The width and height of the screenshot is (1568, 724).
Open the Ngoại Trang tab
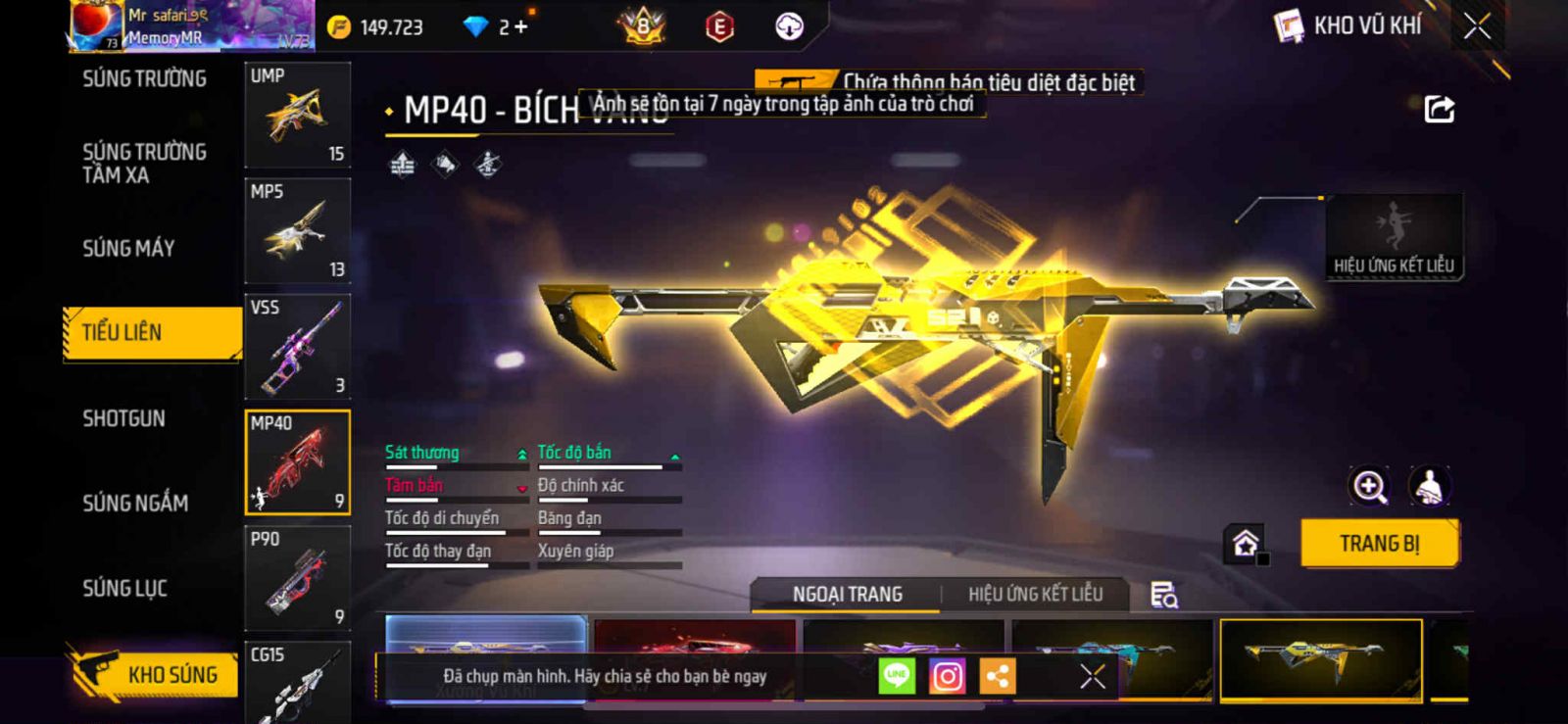pos(847,595)
